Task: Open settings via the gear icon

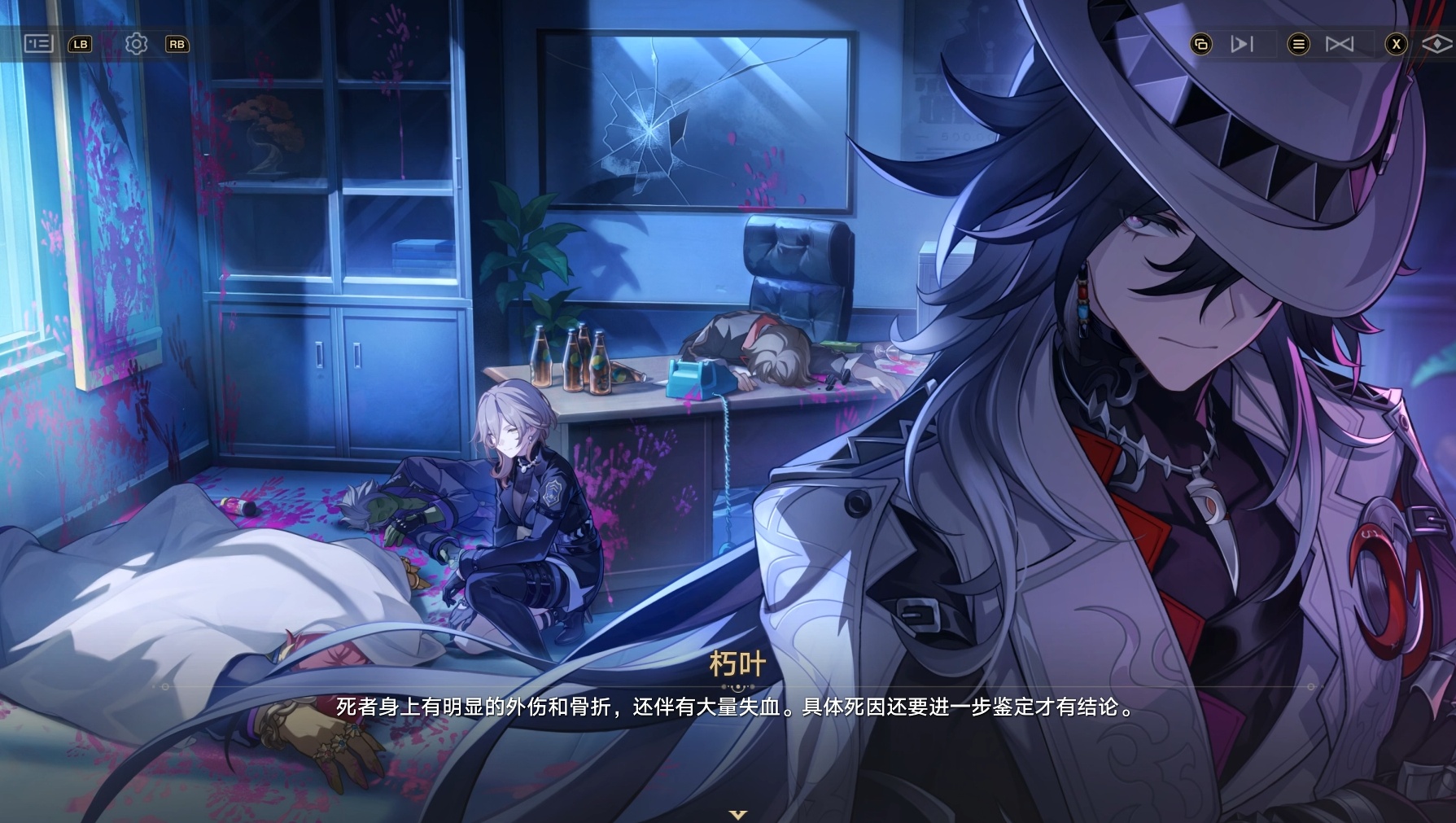Action: click(136, 44)
